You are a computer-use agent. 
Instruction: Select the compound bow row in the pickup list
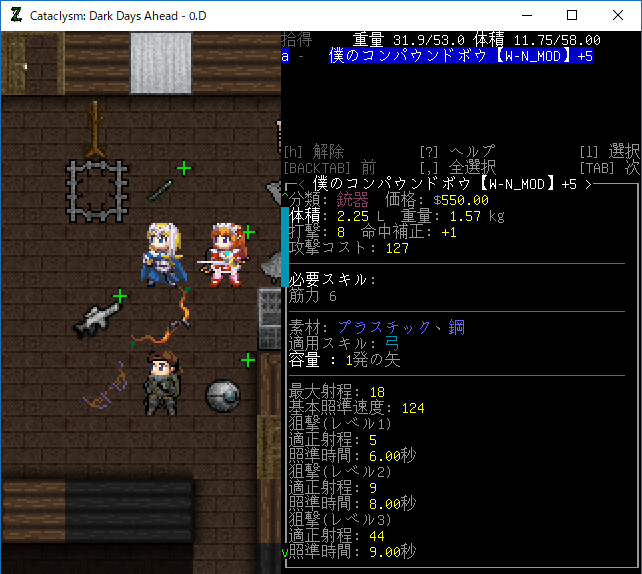point(460,56)
